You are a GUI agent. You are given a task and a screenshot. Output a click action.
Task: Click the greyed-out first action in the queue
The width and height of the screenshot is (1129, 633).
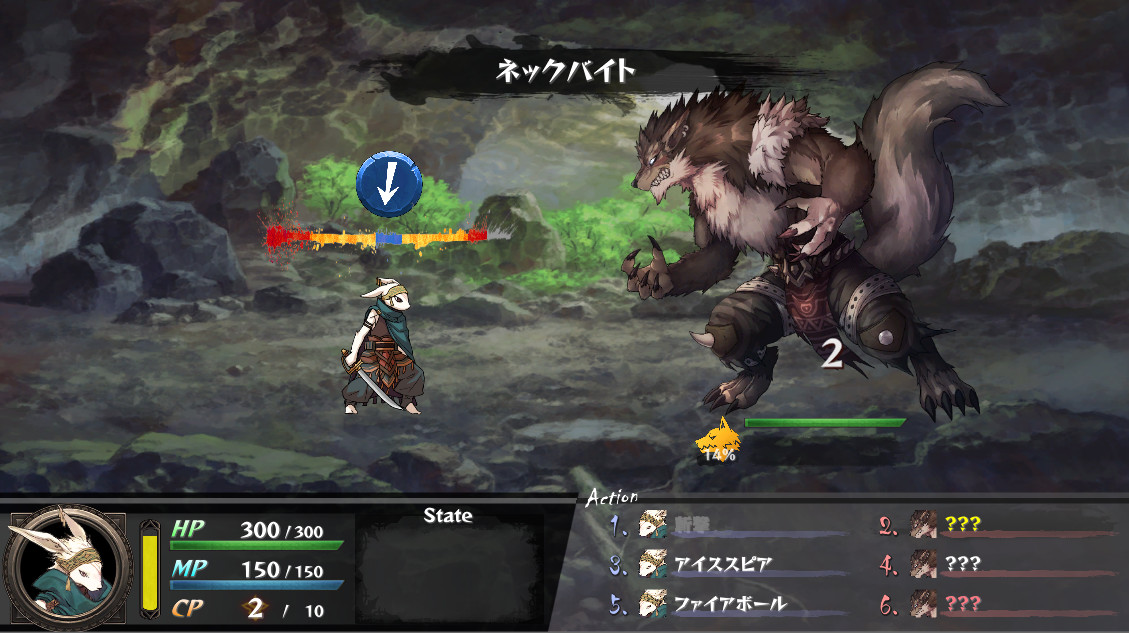pyautogui.click(x=710, y=523)
